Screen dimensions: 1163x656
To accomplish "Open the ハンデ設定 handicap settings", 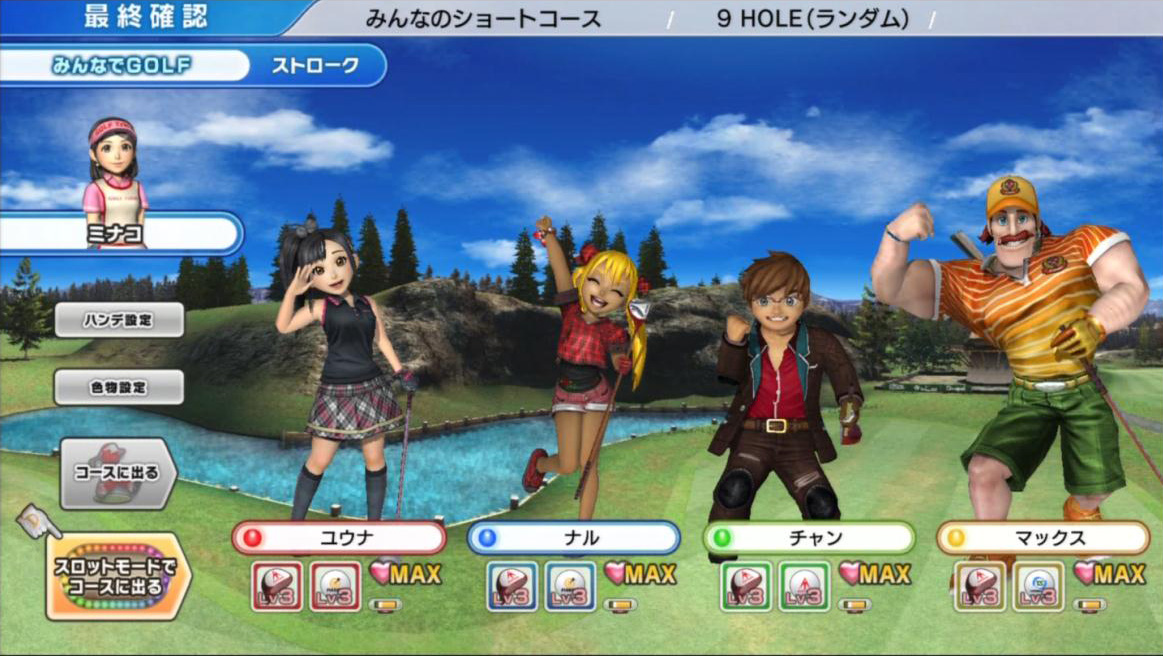I will tap(119, 320).
